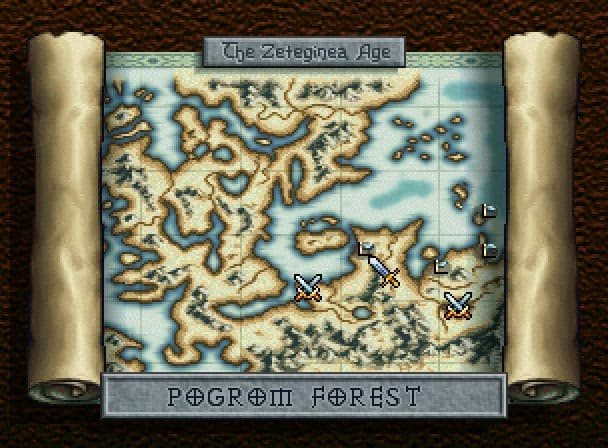This screenshot has height=448, width=608.
Task: Select the western crossed swords battle marker
Action: click(309, 288)
